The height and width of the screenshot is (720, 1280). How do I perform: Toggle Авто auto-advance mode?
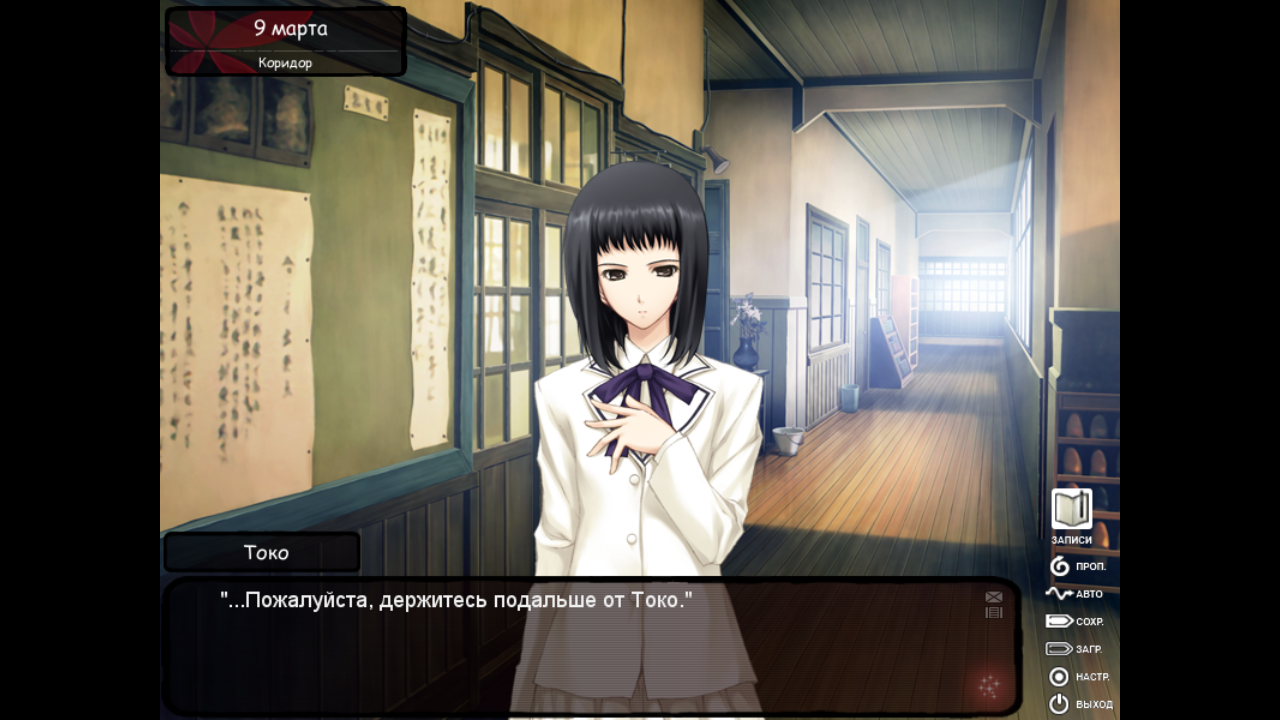[1074, 594]
